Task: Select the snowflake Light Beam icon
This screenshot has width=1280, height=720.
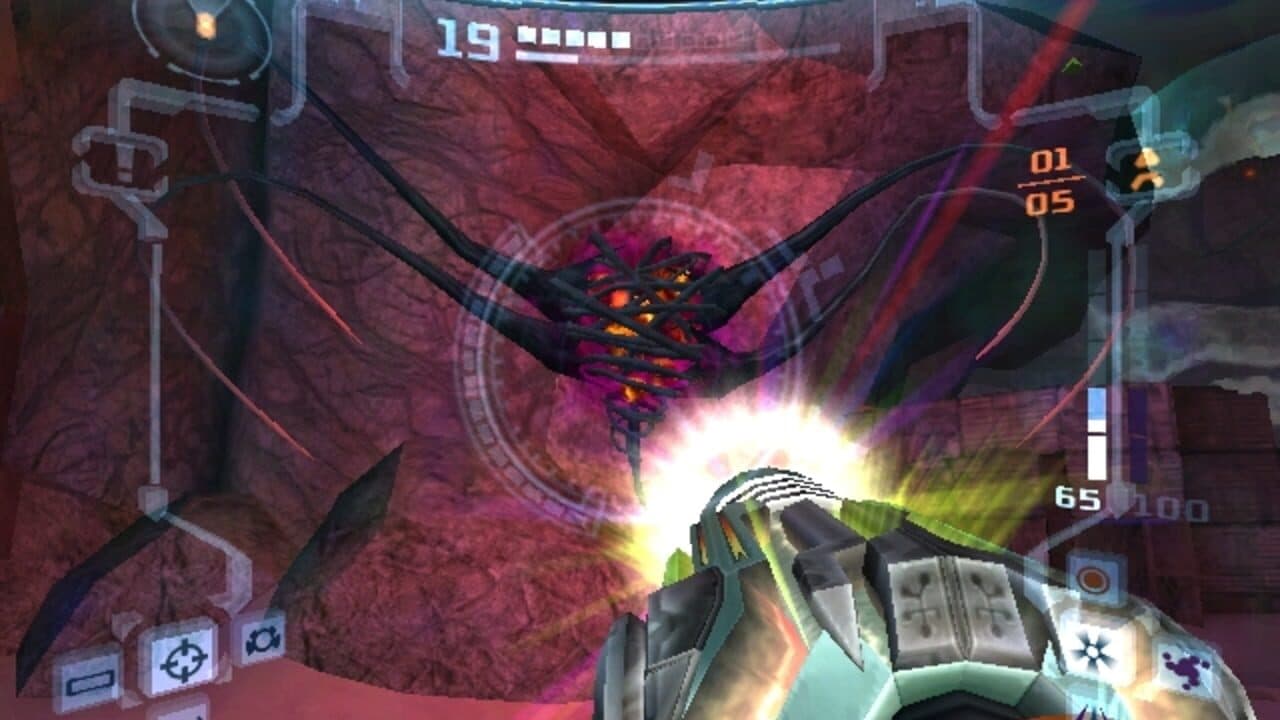Action: point(1091,650)
